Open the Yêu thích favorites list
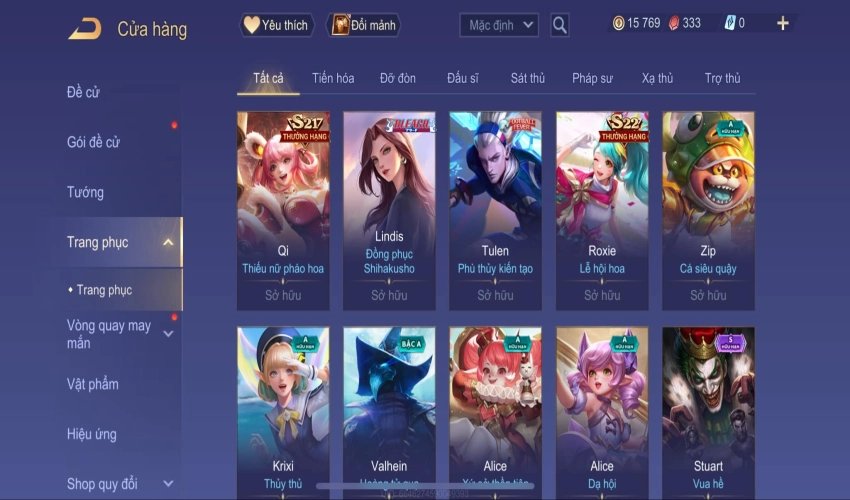The height and width of the screenshot is (500, 850). [277, 25]
